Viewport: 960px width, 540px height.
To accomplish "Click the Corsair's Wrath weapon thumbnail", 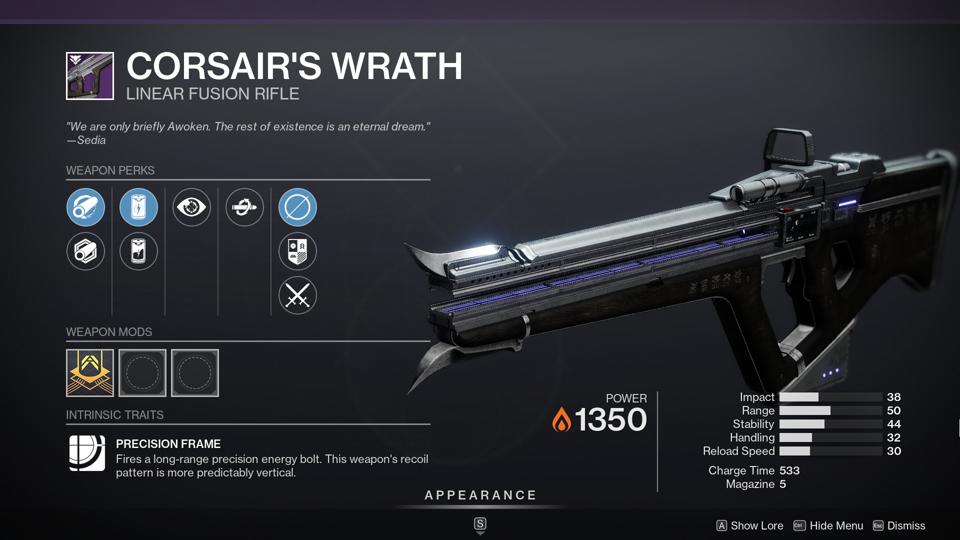I will 90,76.
